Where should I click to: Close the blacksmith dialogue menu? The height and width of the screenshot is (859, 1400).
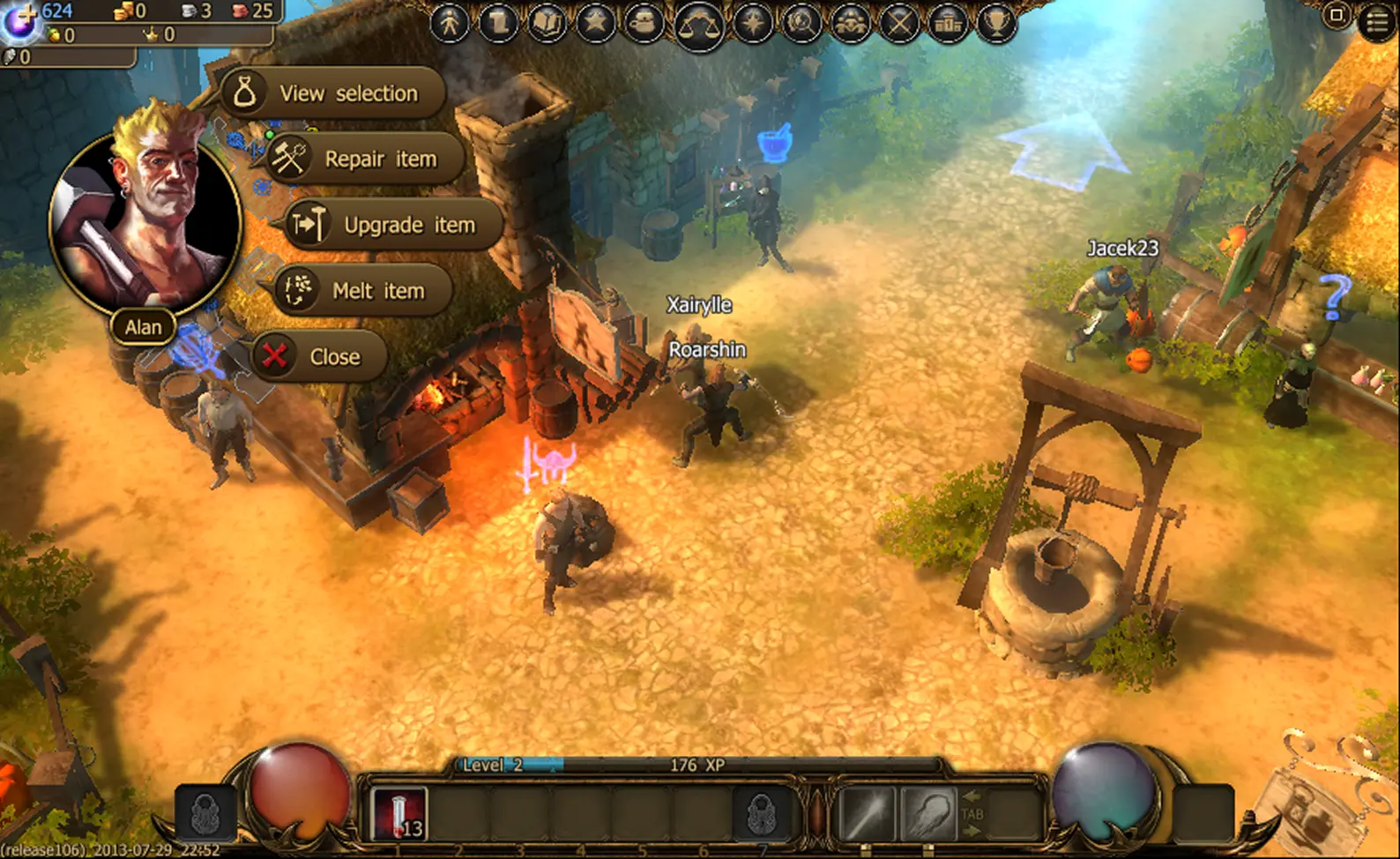pos(320,356)
